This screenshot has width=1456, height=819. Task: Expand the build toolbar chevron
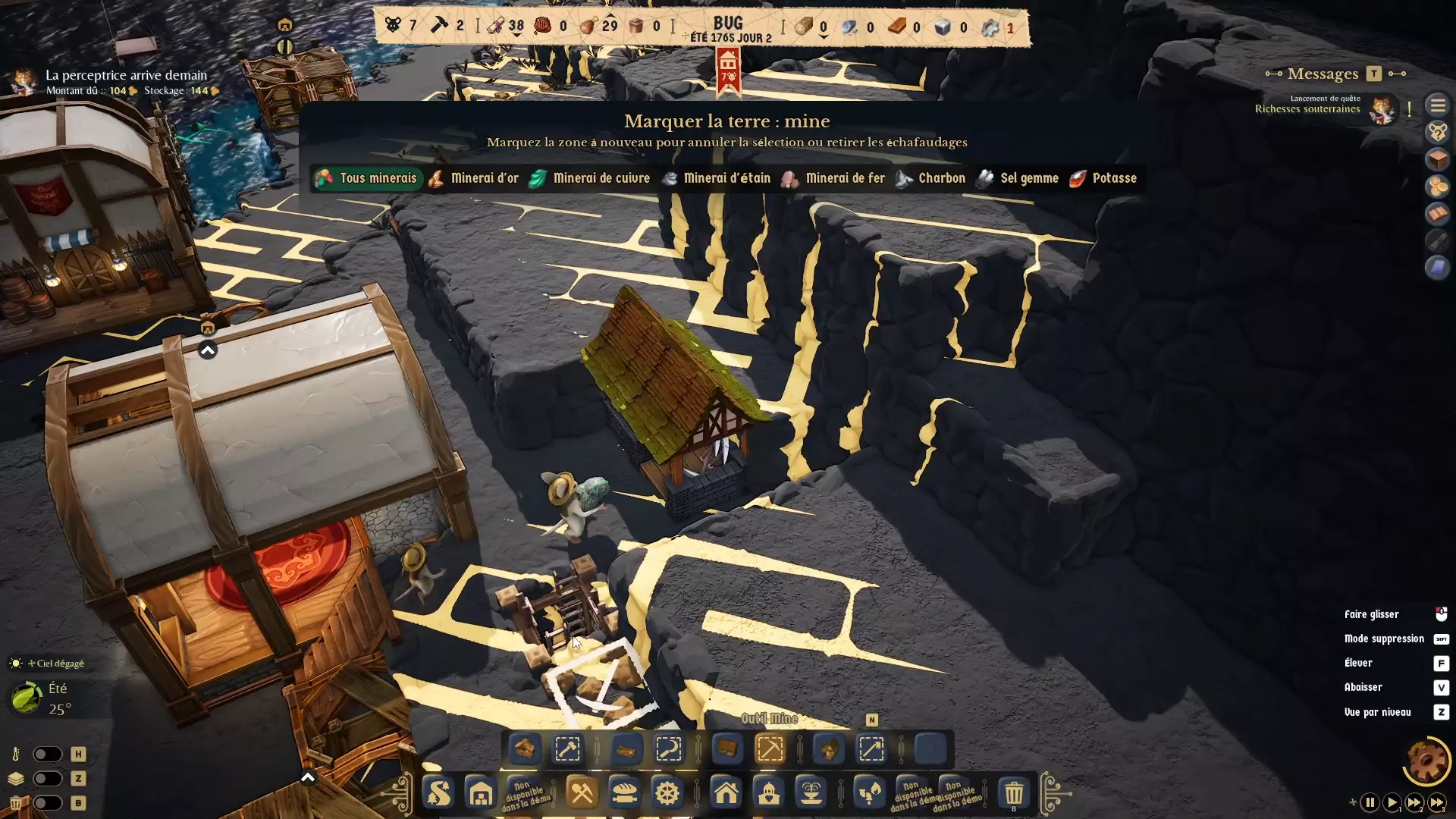[307, 778]
